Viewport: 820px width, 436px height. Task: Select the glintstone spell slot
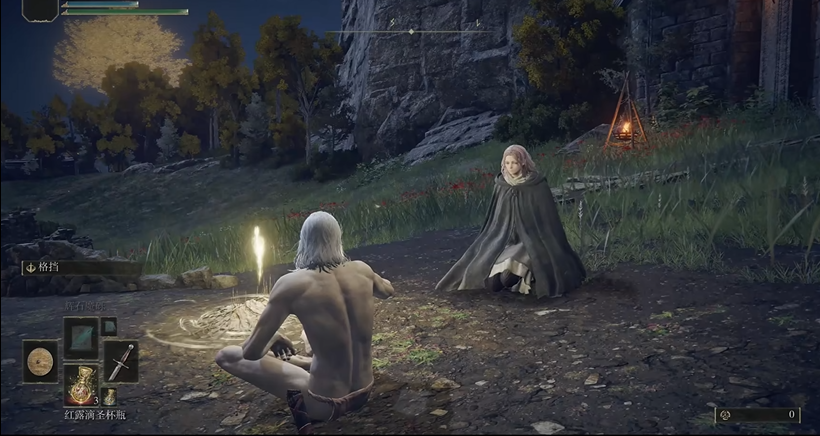(x=80, y=337)
